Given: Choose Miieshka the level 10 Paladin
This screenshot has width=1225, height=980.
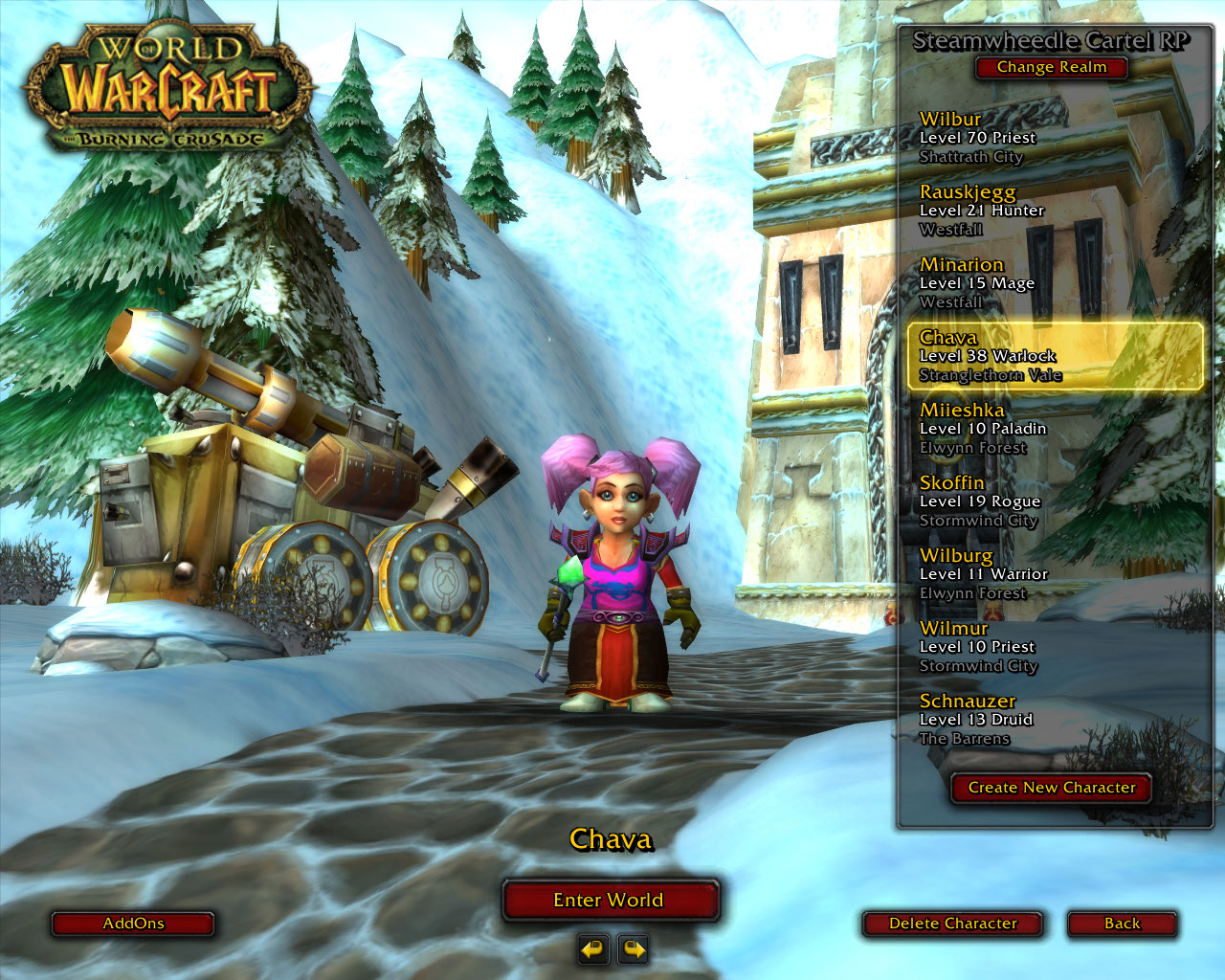Looking at the screenshot, I should 1053,429.
